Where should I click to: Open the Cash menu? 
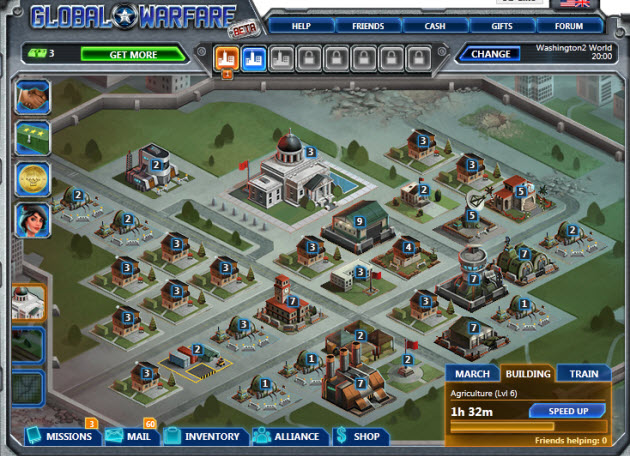tap(435, 26)
